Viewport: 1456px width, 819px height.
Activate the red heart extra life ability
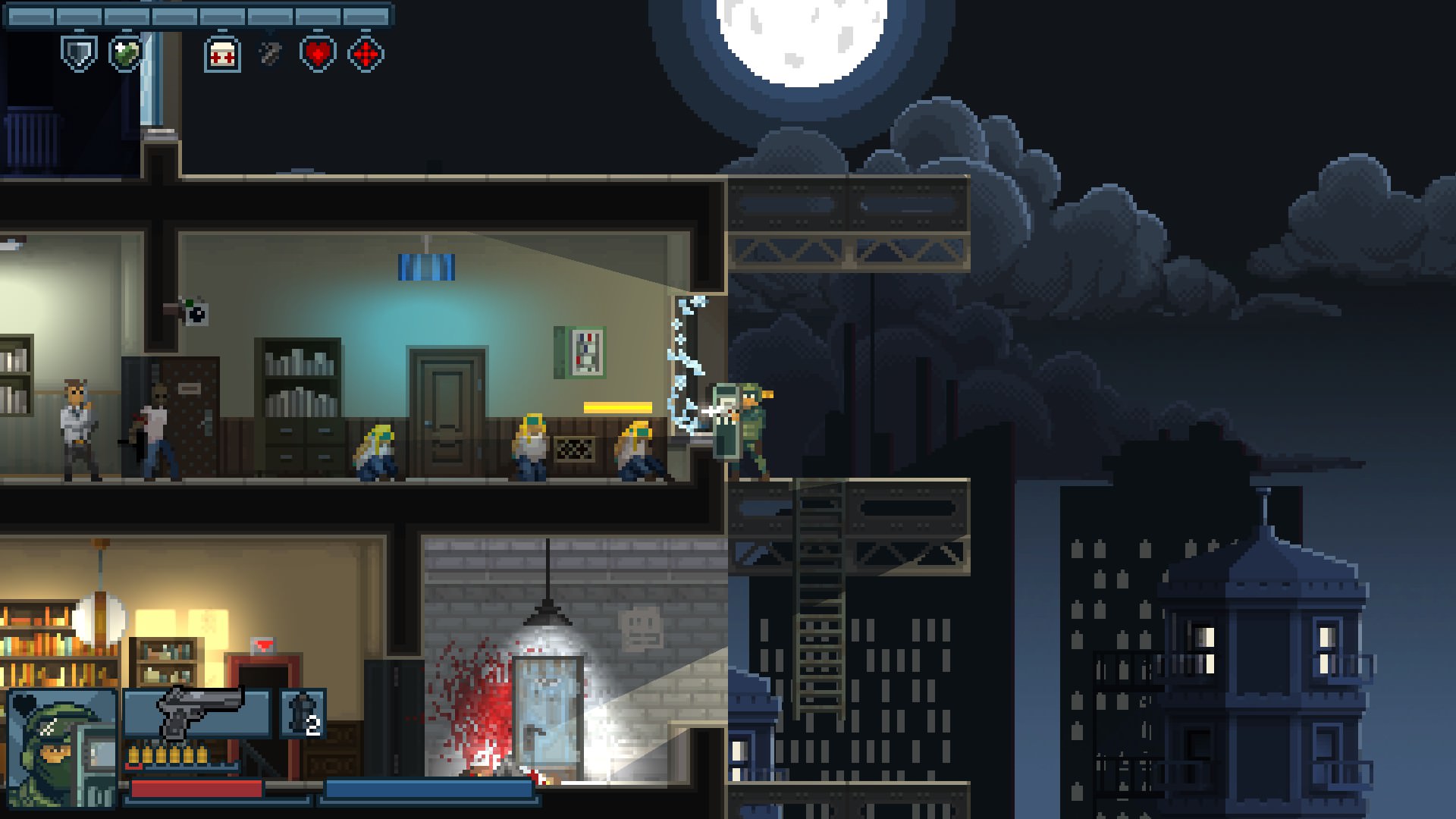tap(318, 54)
